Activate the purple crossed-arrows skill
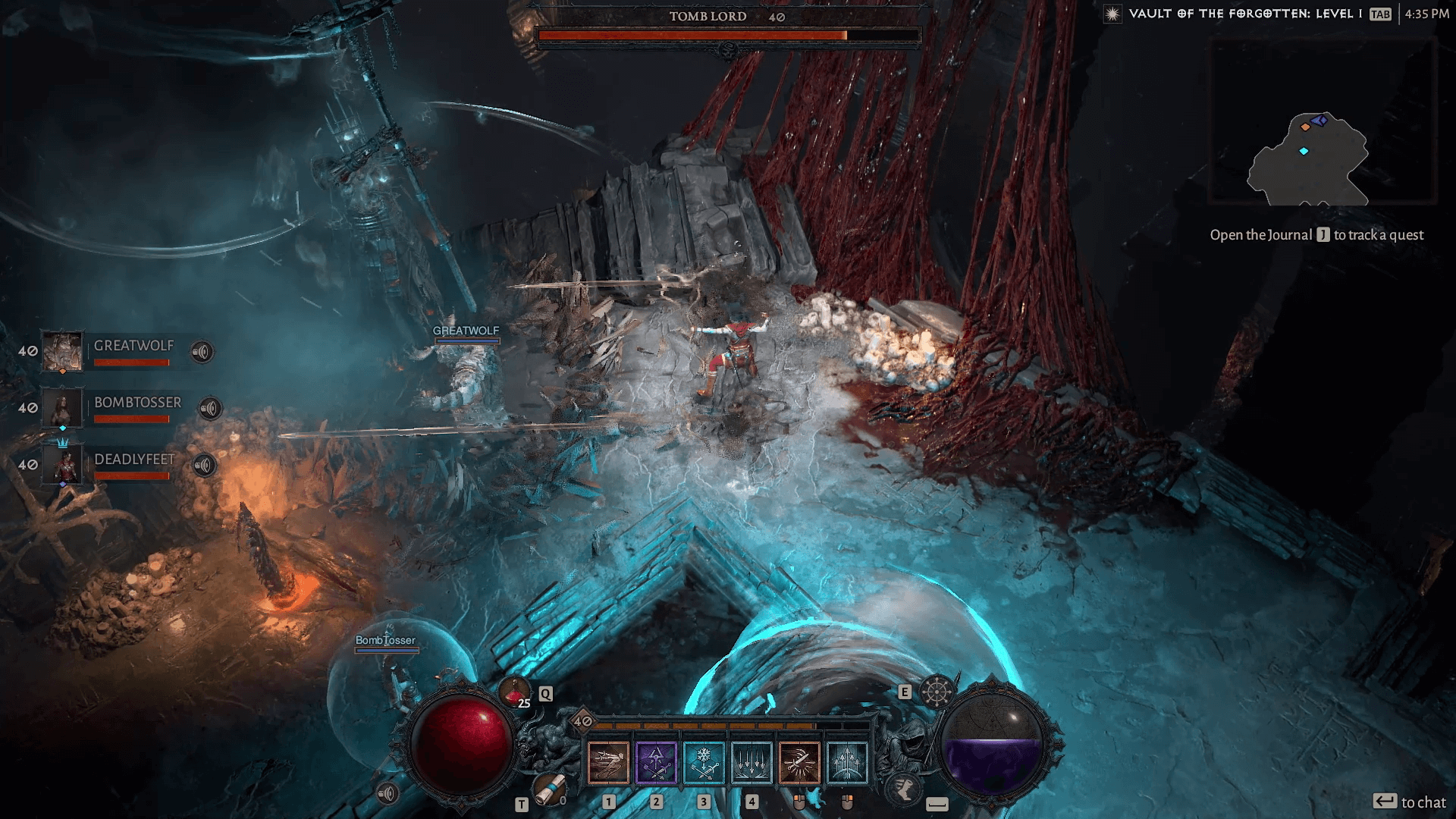Viewport: 1456px width, 819px height. click(656, 762)
